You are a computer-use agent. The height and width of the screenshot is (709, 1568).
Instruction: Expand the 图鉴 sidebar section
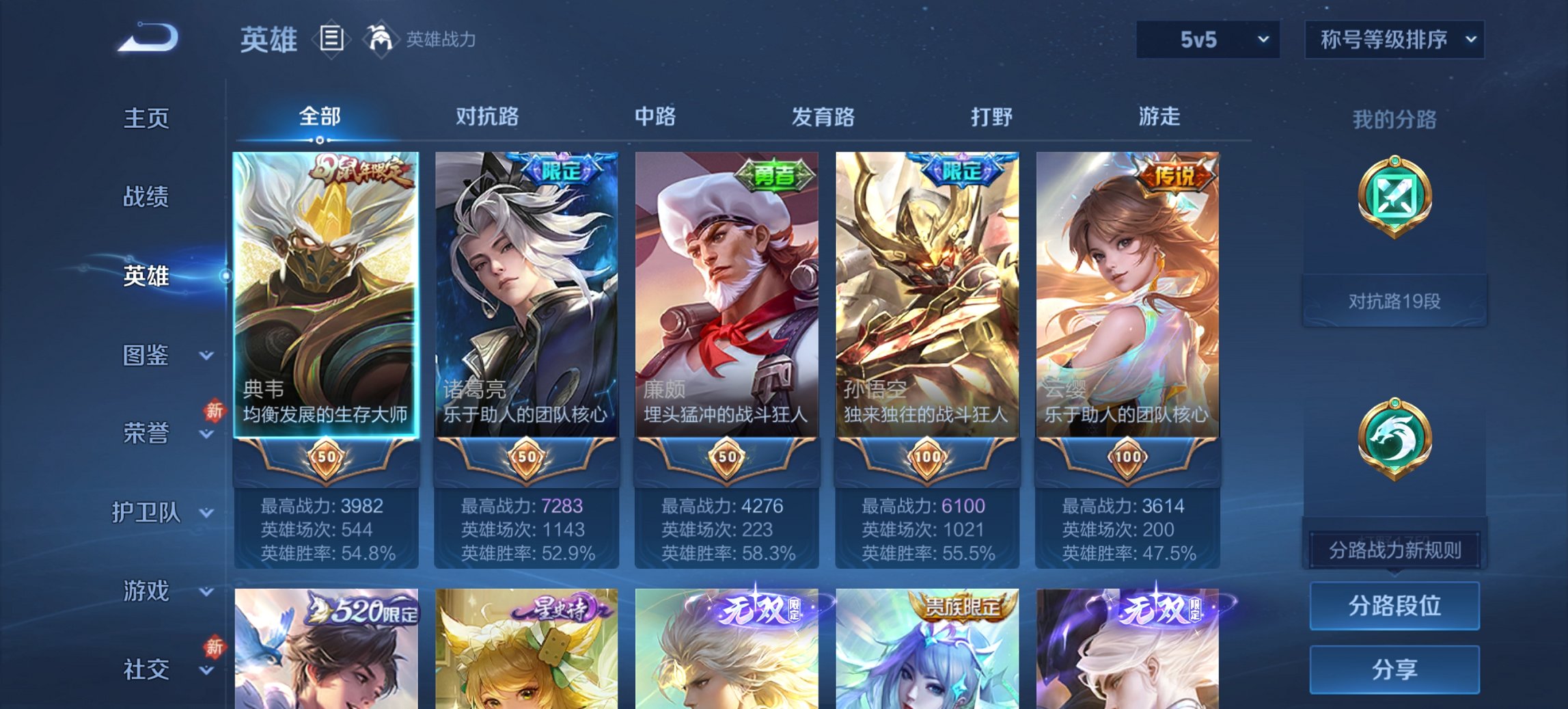tap(151, 356)
